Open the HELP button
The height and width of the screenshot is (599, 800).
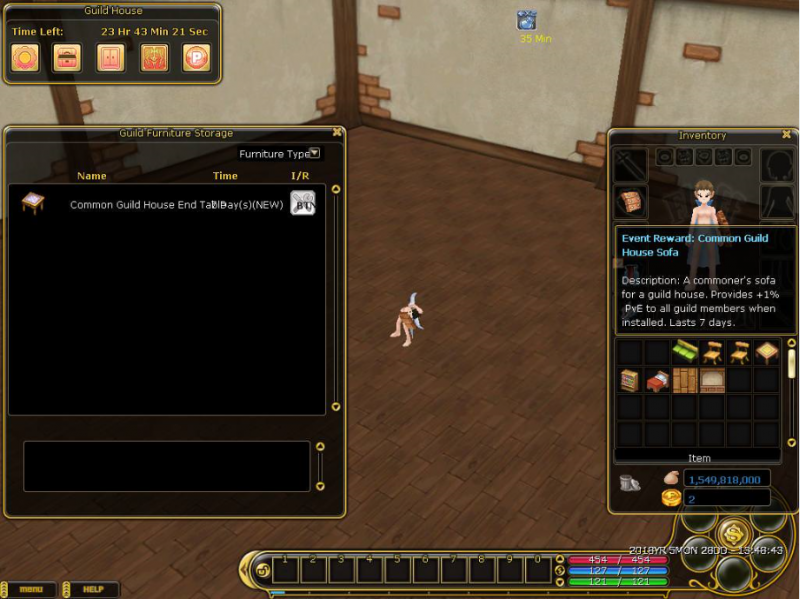(93, 590)
